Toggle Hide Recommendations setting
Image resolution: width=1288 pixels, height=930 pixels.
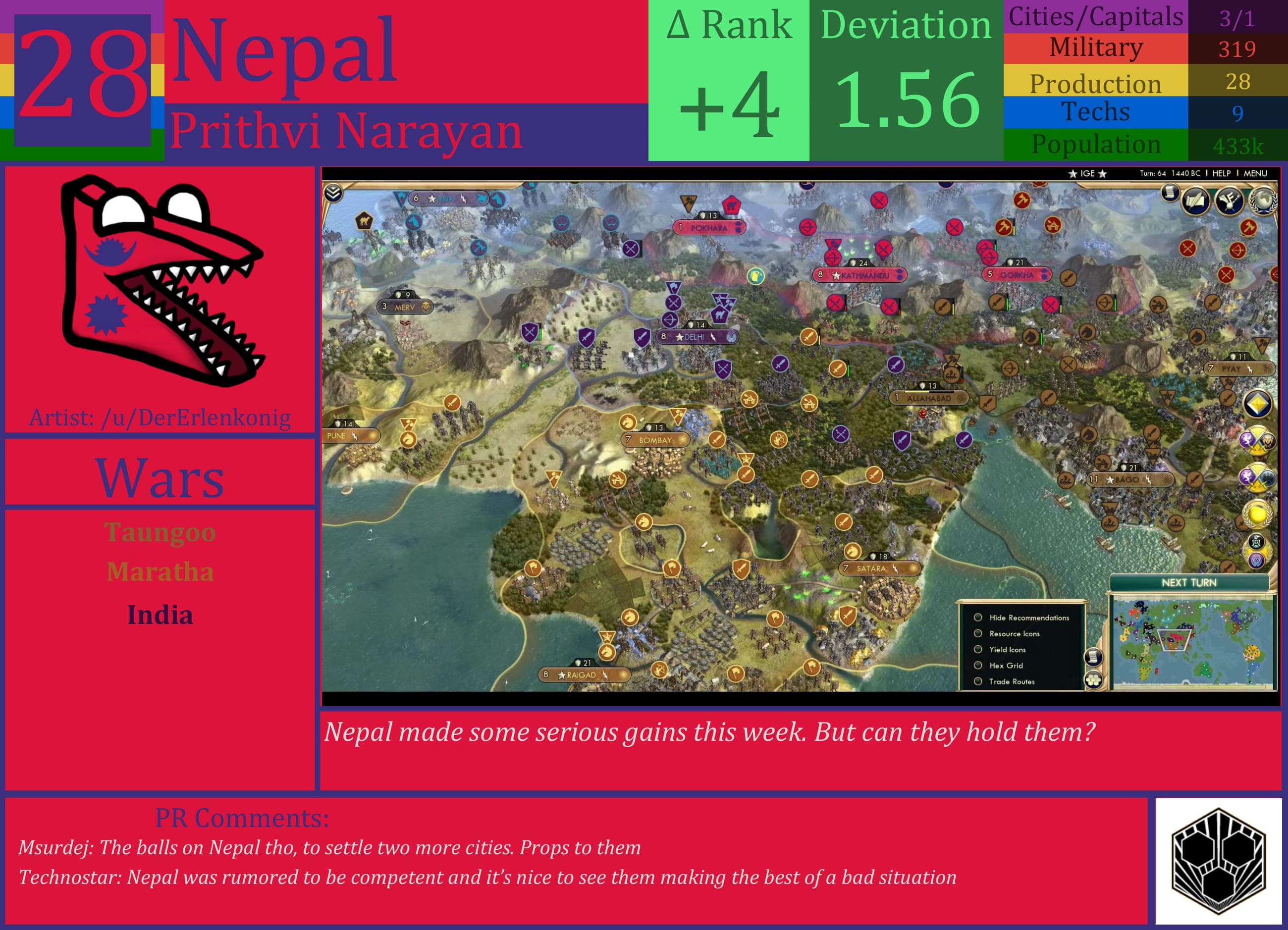pos(978,618)
